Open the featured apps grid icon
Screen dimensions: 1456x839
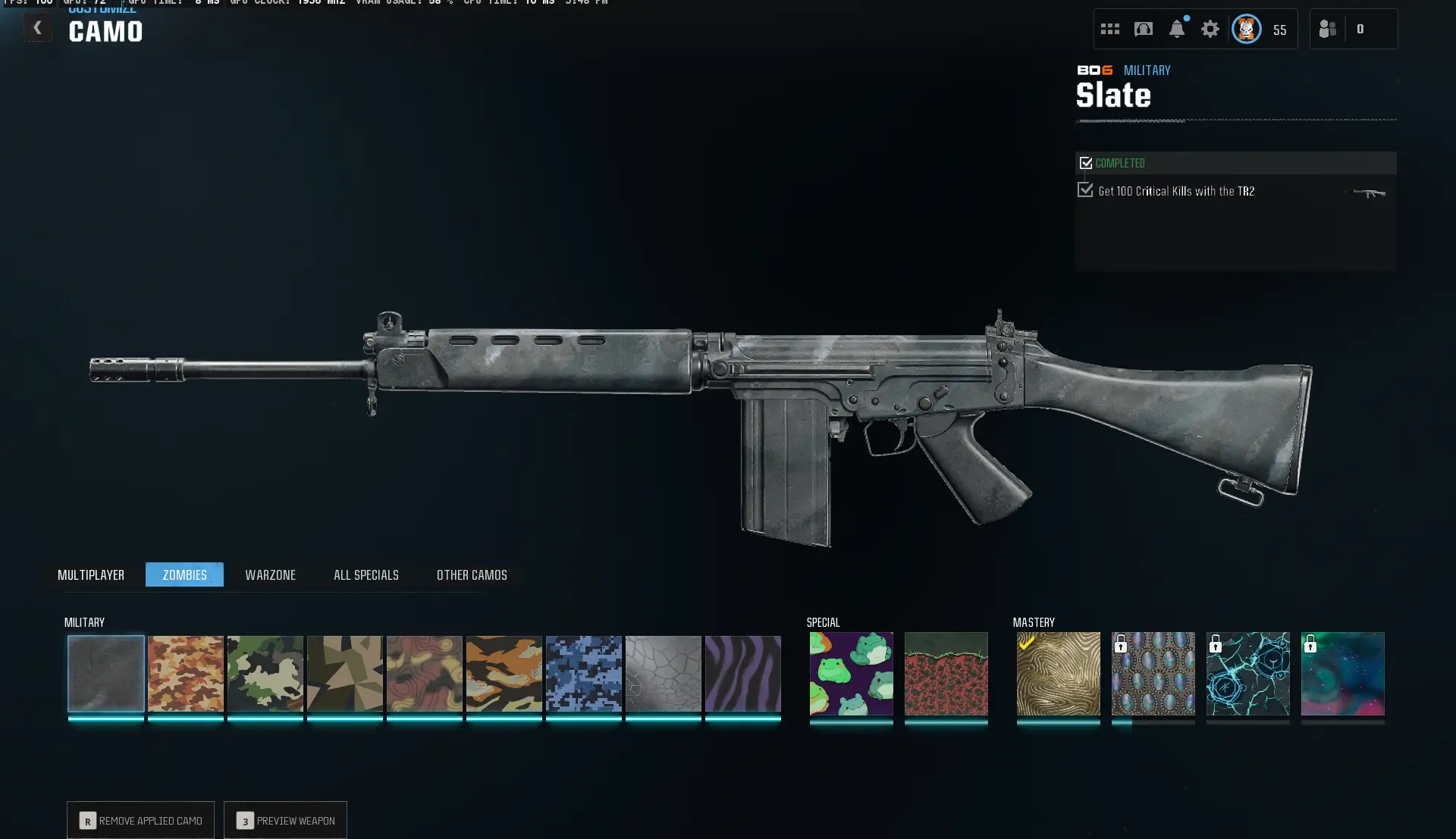[x=1109, y=29]
